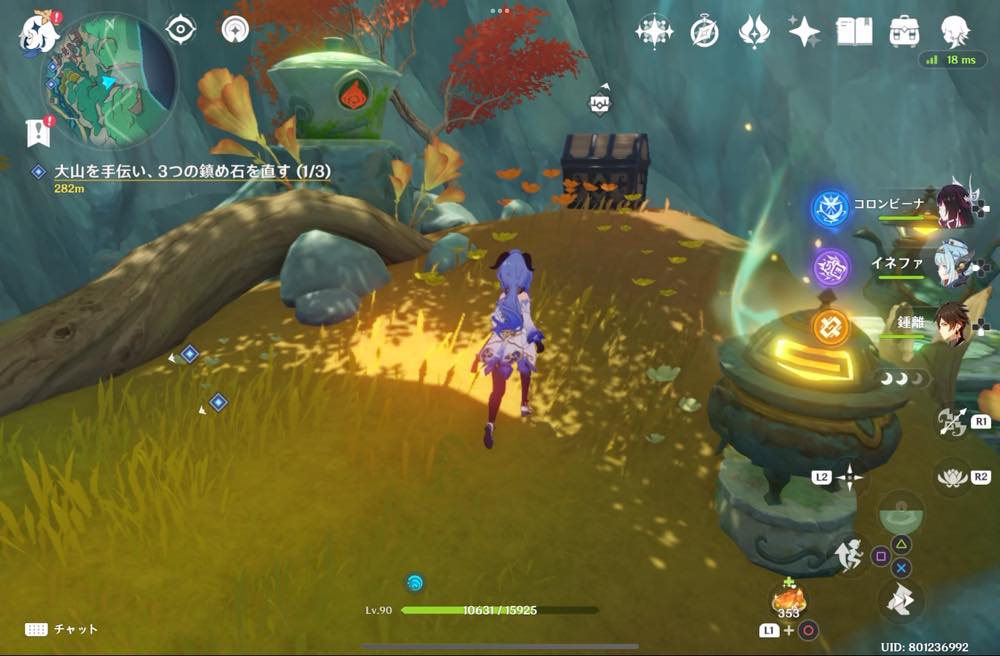Open the winged events icon
This screenshot has height=656, width=1000.
click(753, 31)
